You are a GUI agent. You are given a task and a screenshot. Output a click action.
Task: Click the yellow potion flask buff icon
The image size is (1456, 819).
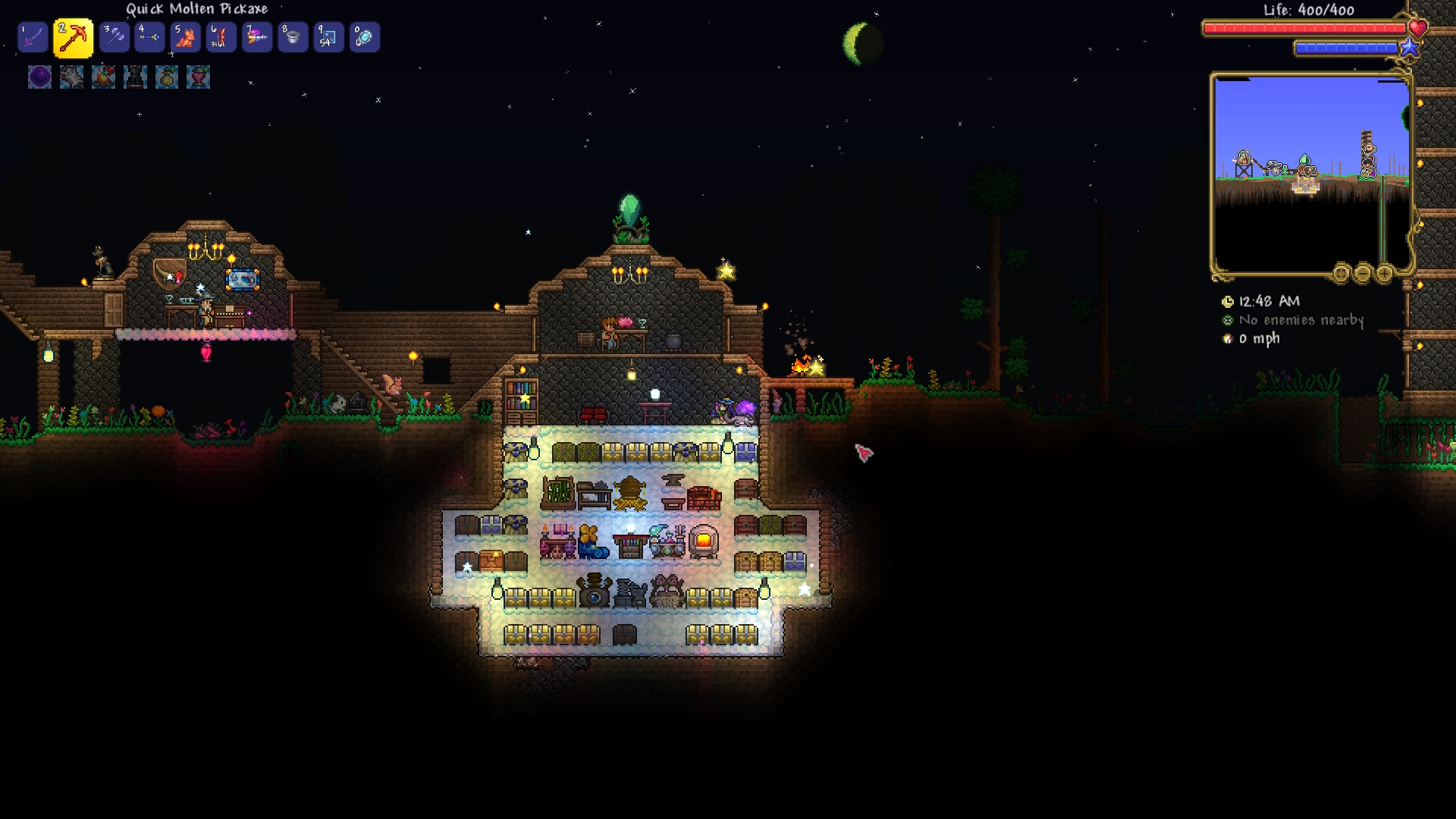click(167, 77)
